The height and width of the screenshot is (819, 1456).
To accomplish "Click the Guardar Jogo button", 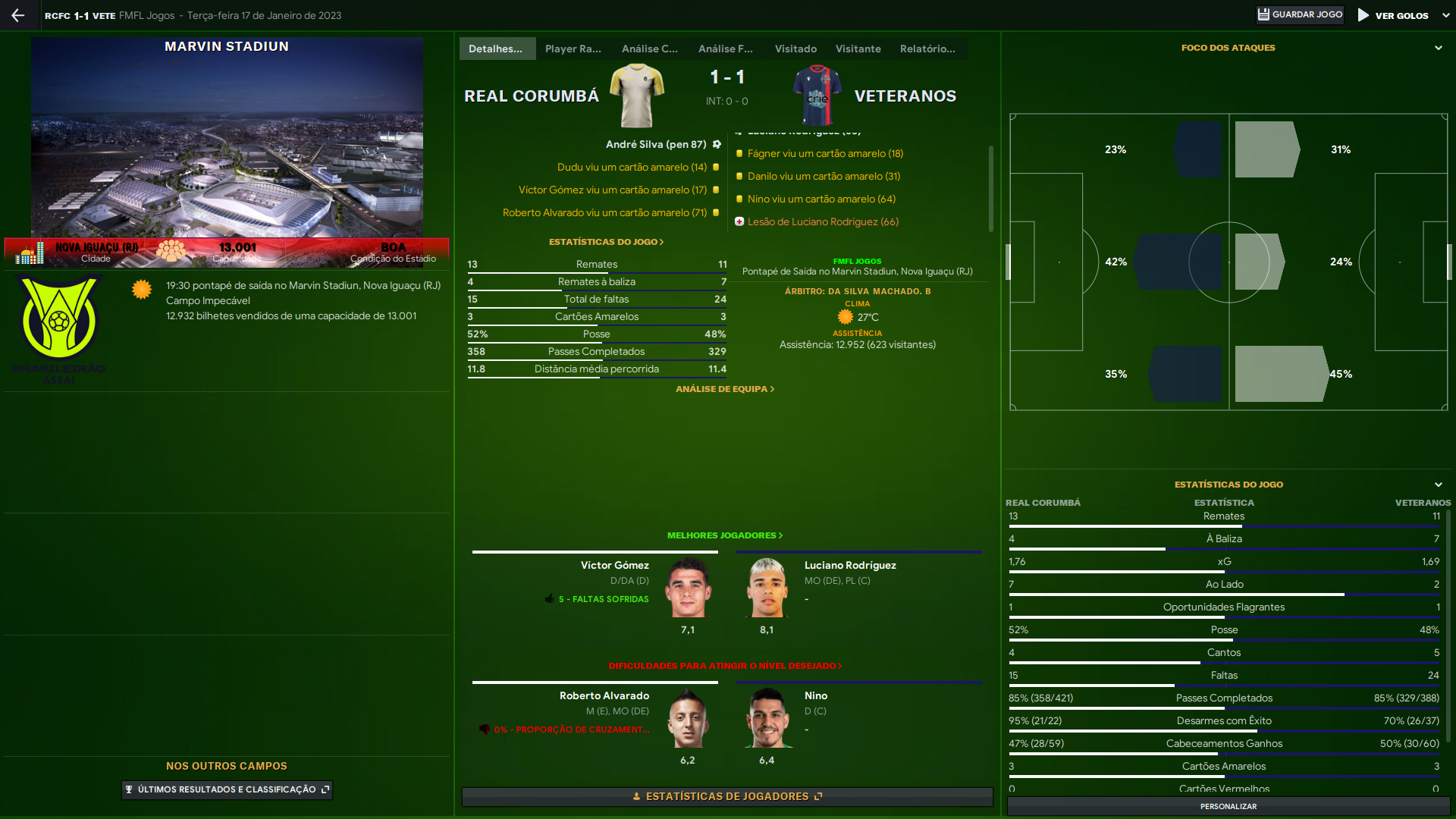I will click(x=1300, y=15).
